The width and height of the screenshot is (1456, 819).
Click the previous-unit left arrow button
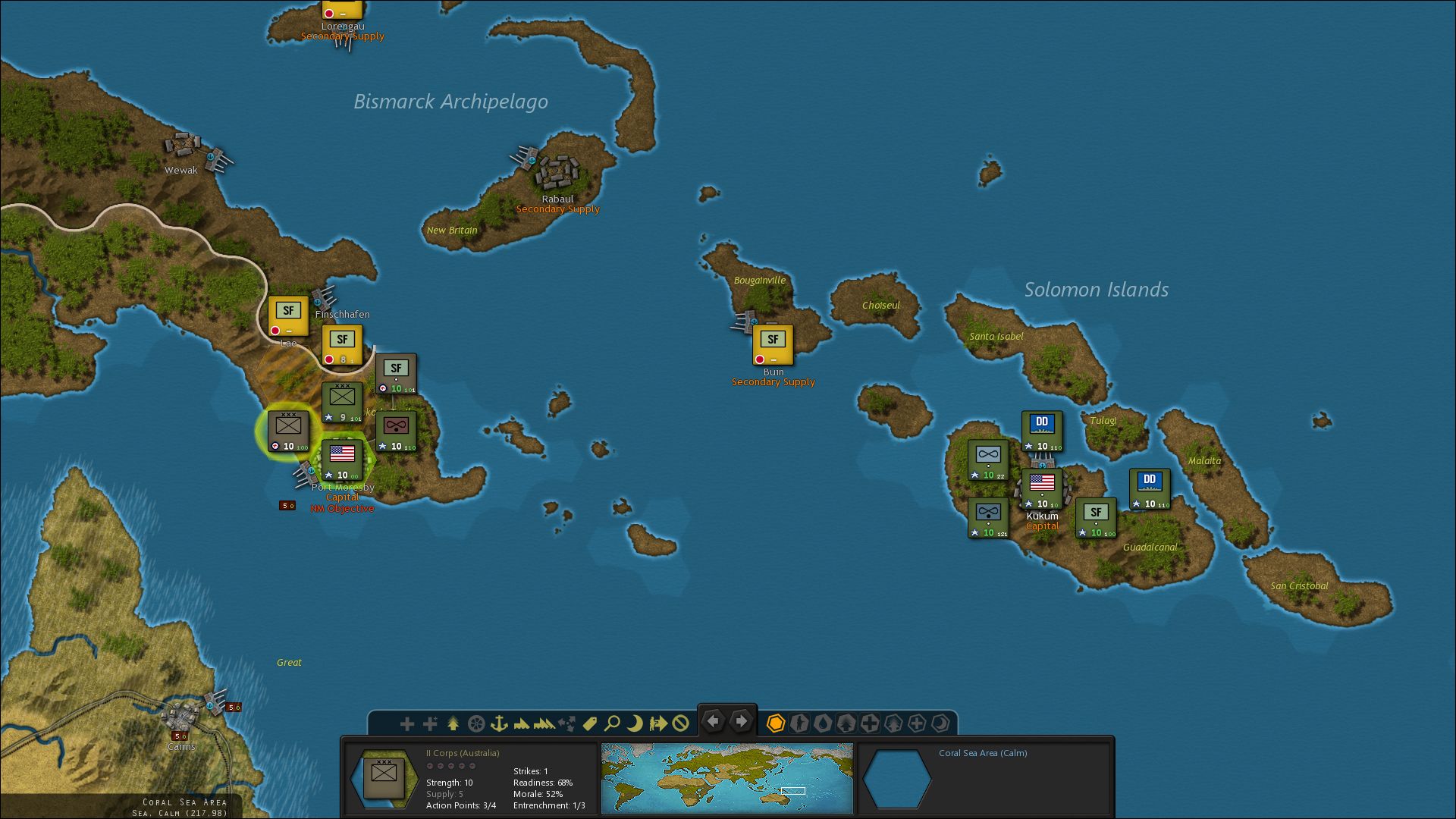(x=712, y=721)
